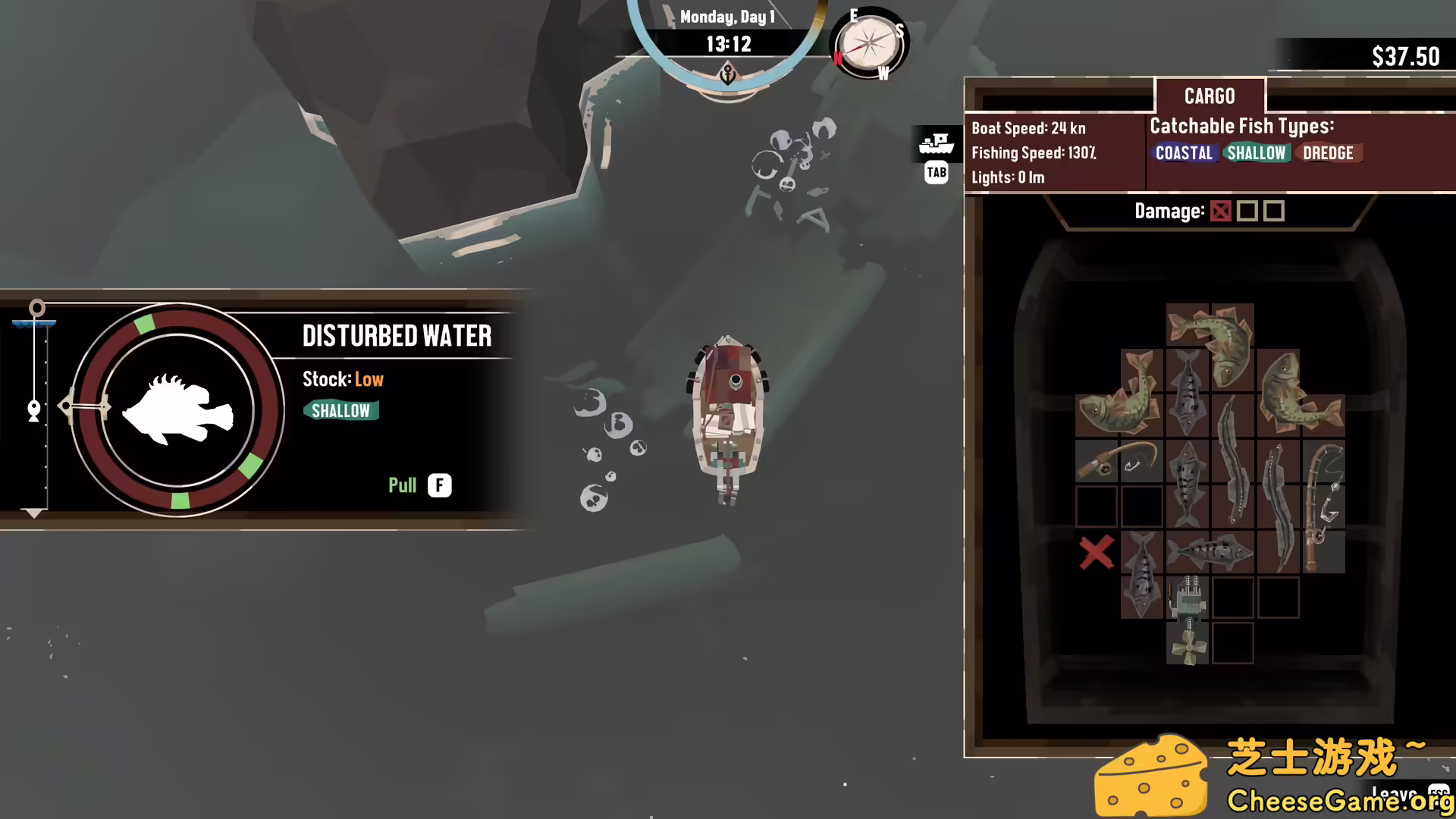The image size is (1456, 819).
Task: Switch to the CARGO tab
Action: [x=1210, y=96]
